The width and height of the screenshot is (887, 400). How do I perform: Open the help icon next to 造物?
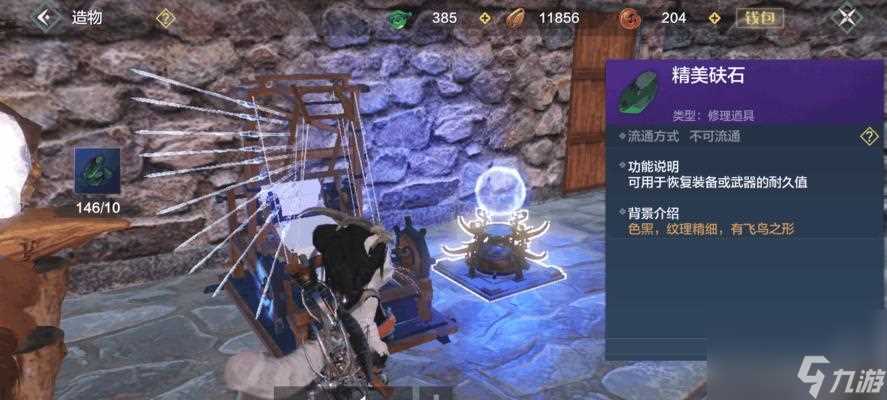click(x=166, y=17)
